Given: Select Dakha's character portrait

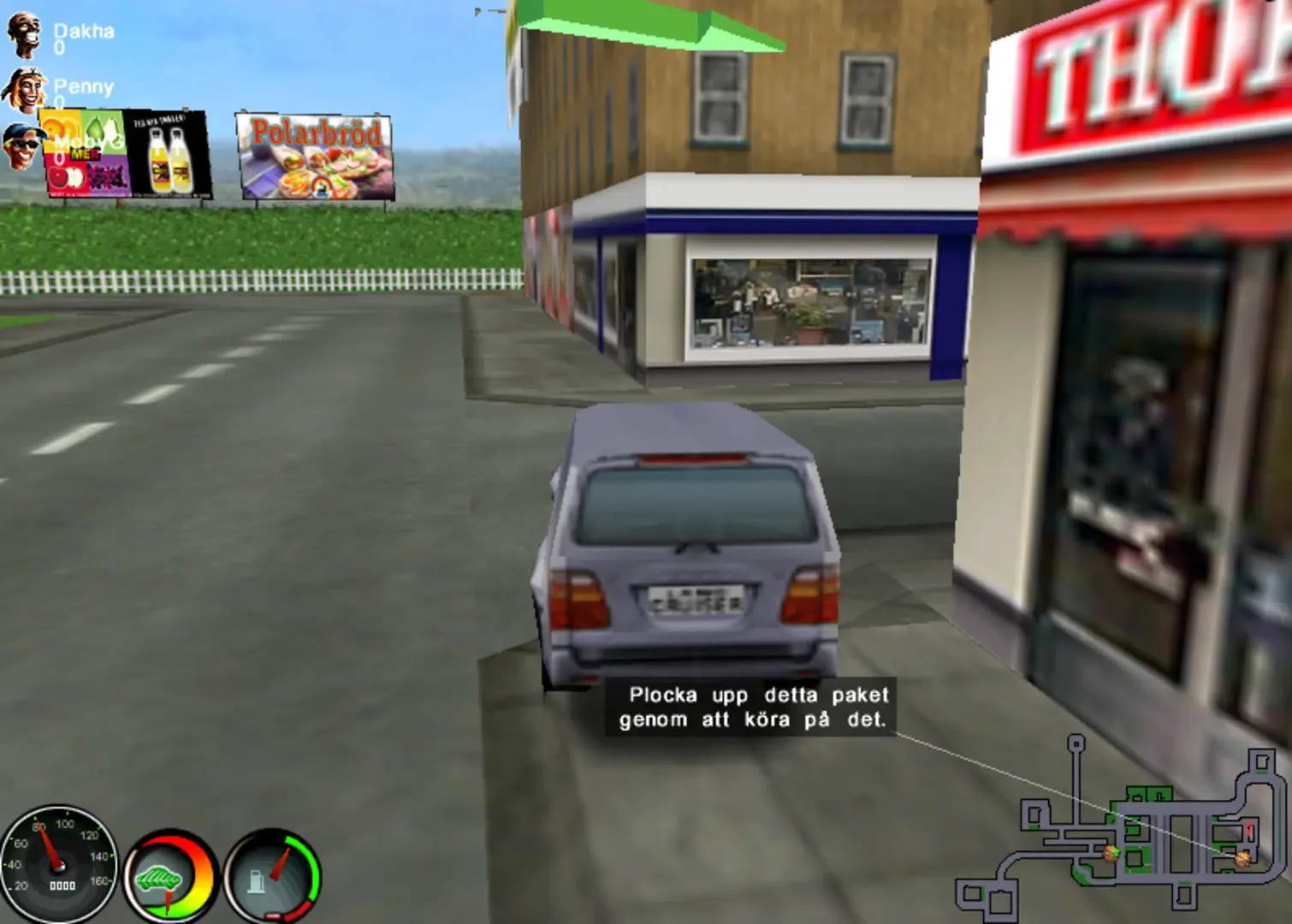Looking at the screenshot, I should (26, 36).
